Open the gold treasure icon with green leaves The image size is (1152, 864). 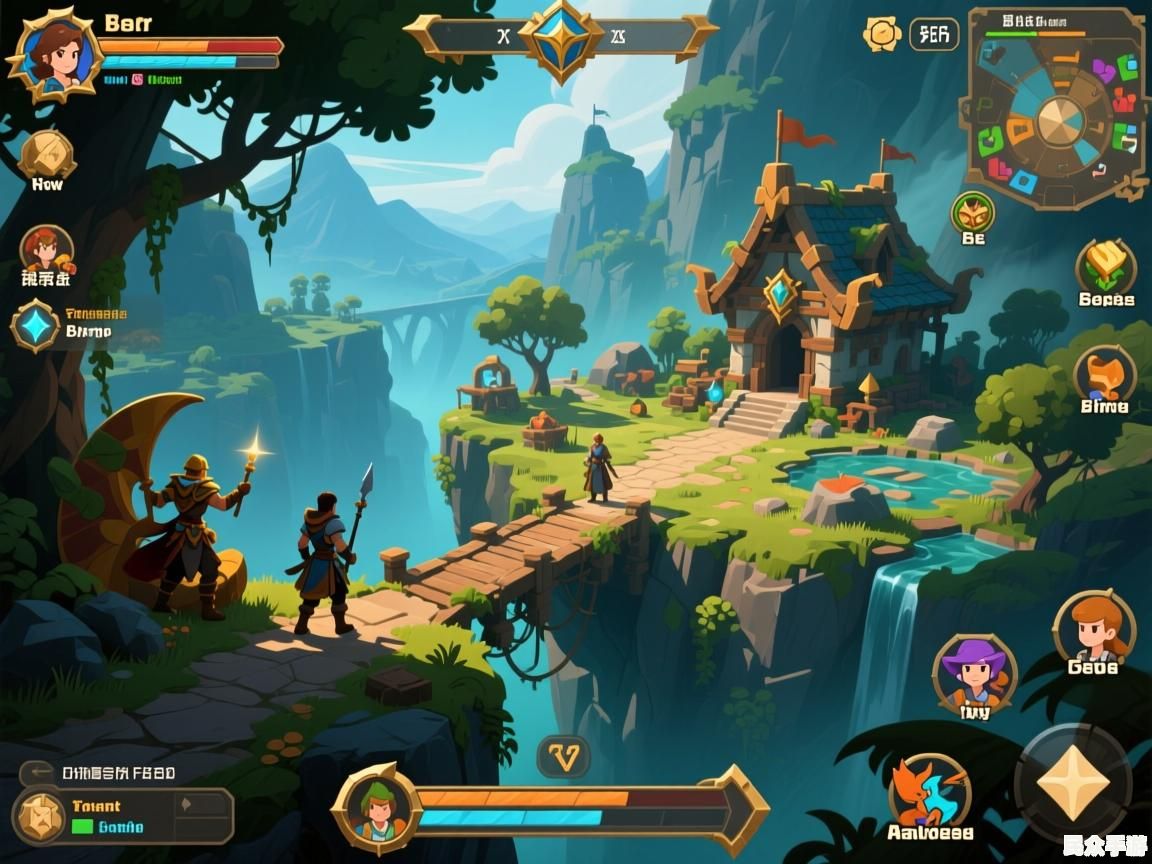1105,265
